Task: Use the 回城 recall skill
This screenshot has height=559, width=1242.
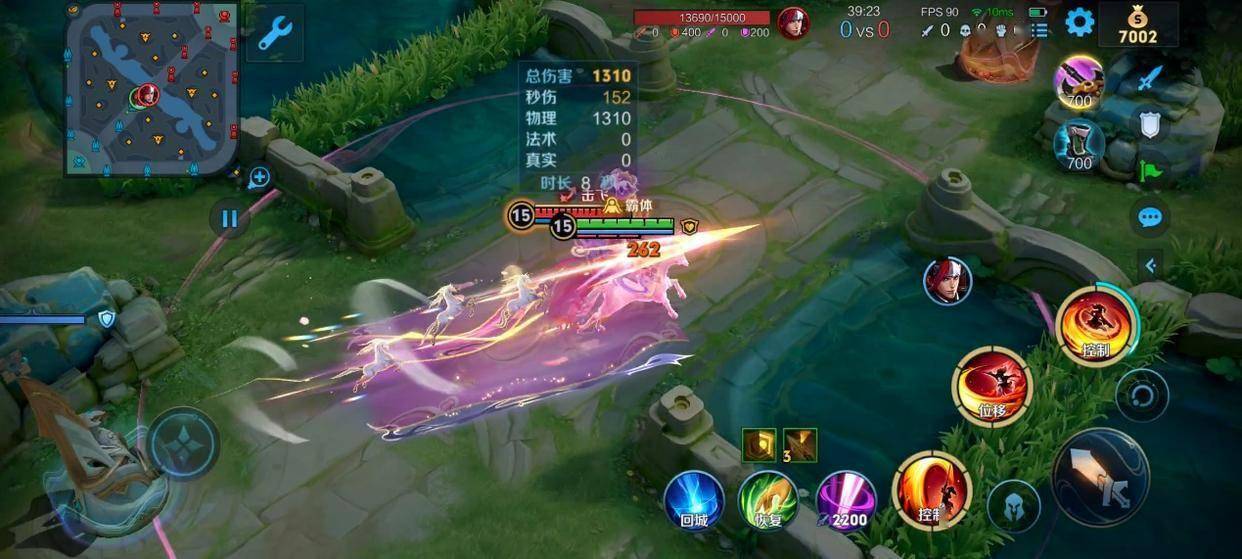Action: coord(694,500)
